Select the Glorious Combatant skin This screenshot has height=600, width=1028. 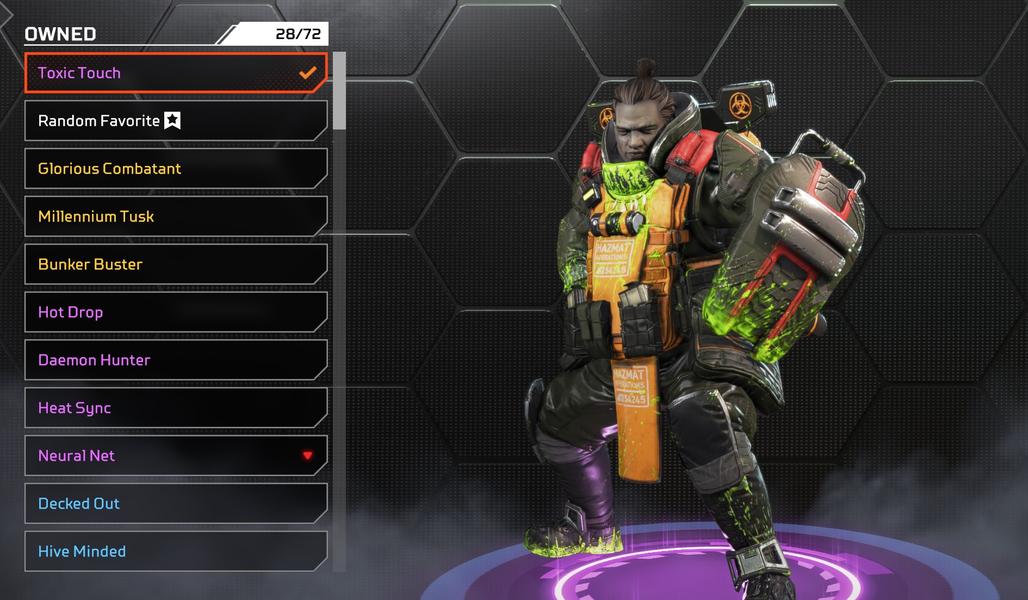175,169
